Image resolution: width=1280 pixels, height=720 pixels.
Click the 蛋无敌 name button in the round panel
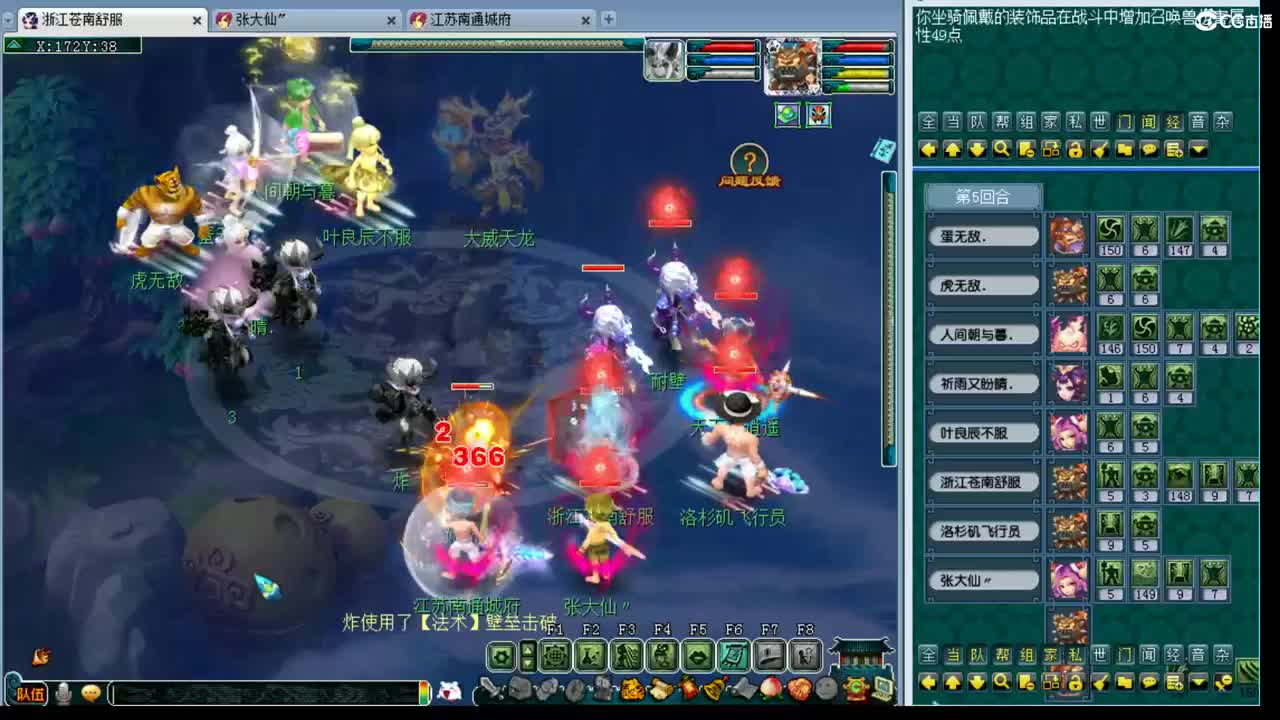click(x=982, y=236)
